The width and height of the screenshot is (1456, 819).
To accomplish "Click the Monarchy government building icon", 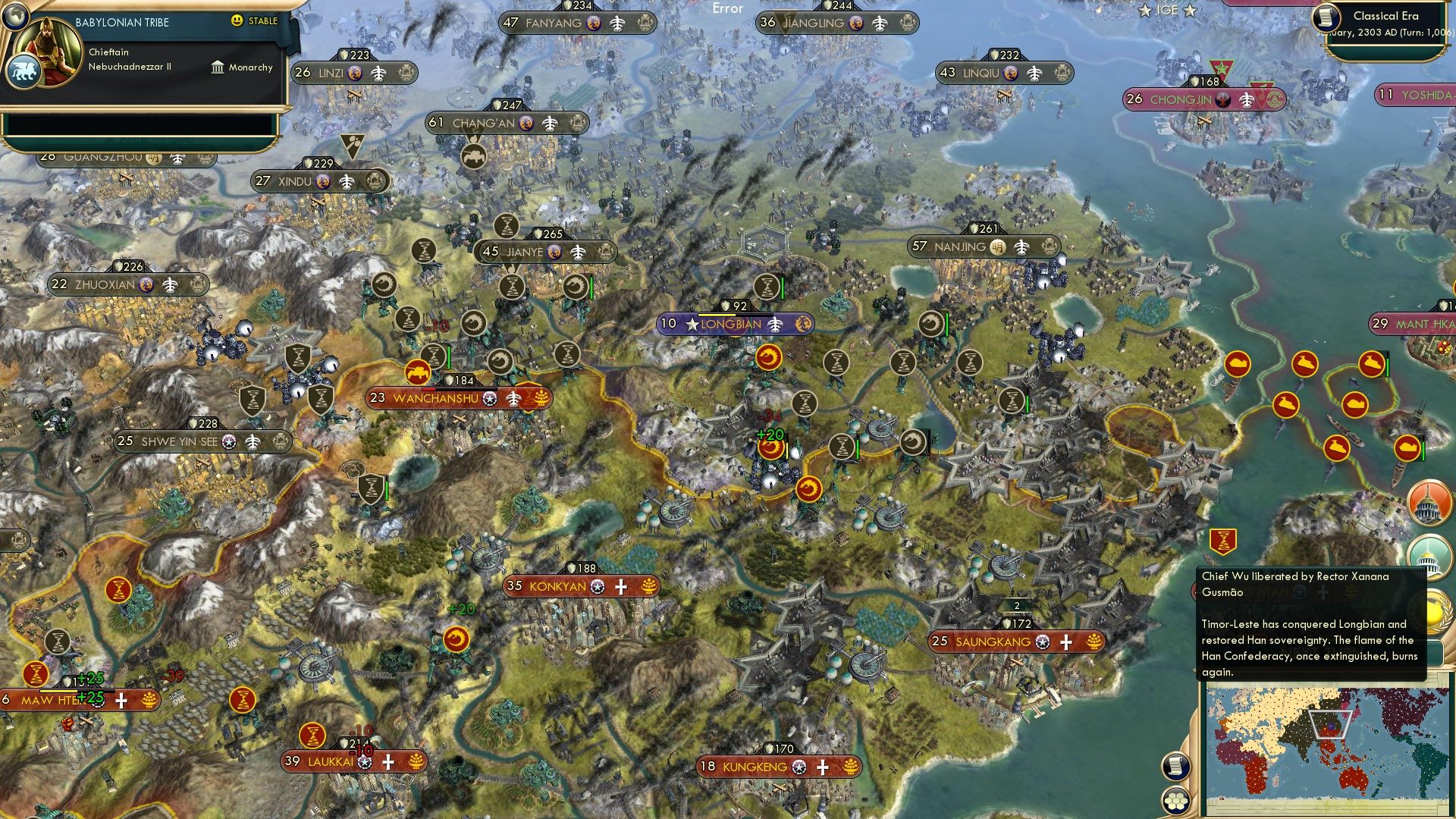I will (216, 67).
